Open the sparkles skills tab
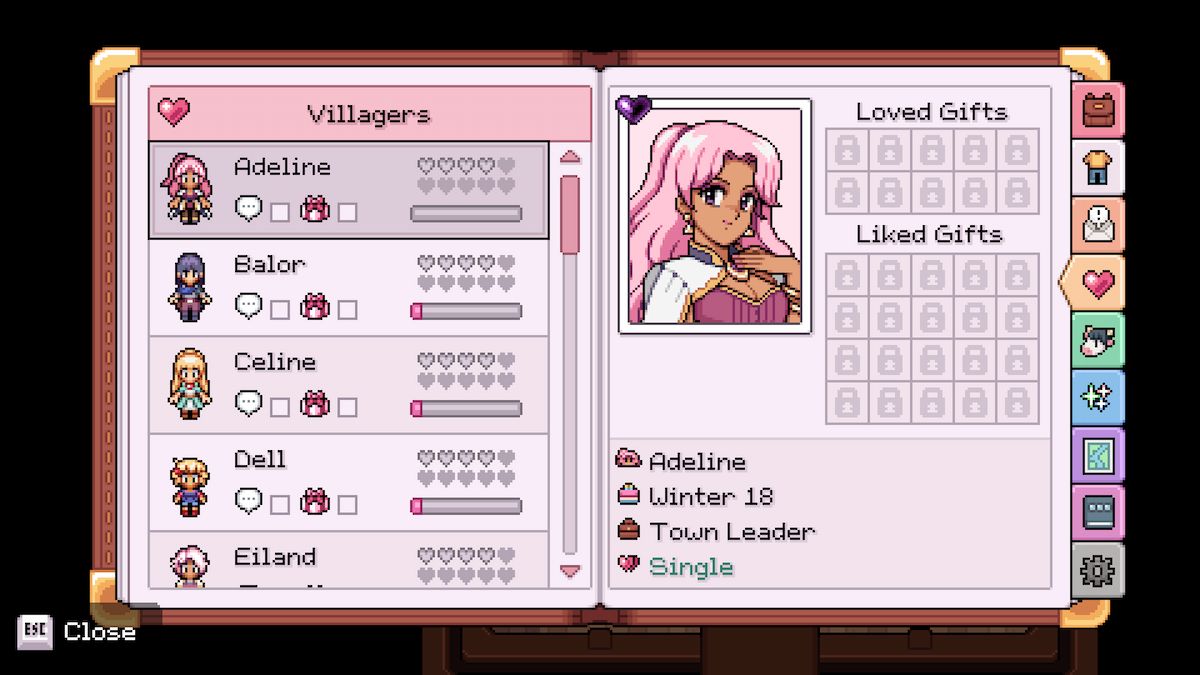The height and width of the screenshot is (675, 1200). [1098, 398]
